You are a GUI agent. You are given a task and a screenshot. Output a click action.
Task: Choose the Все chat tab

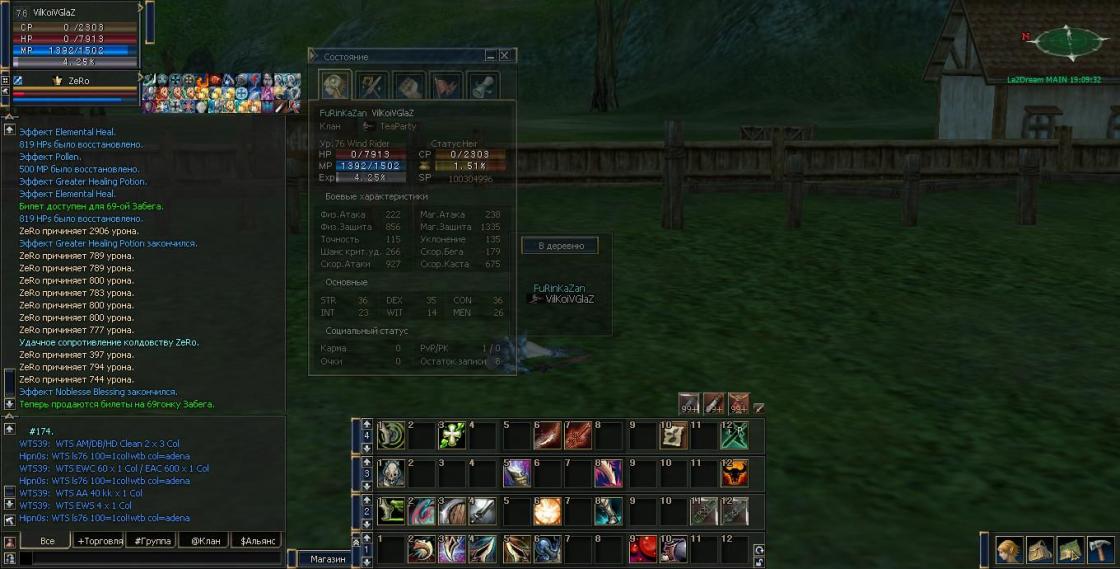[x=47, y=541]
